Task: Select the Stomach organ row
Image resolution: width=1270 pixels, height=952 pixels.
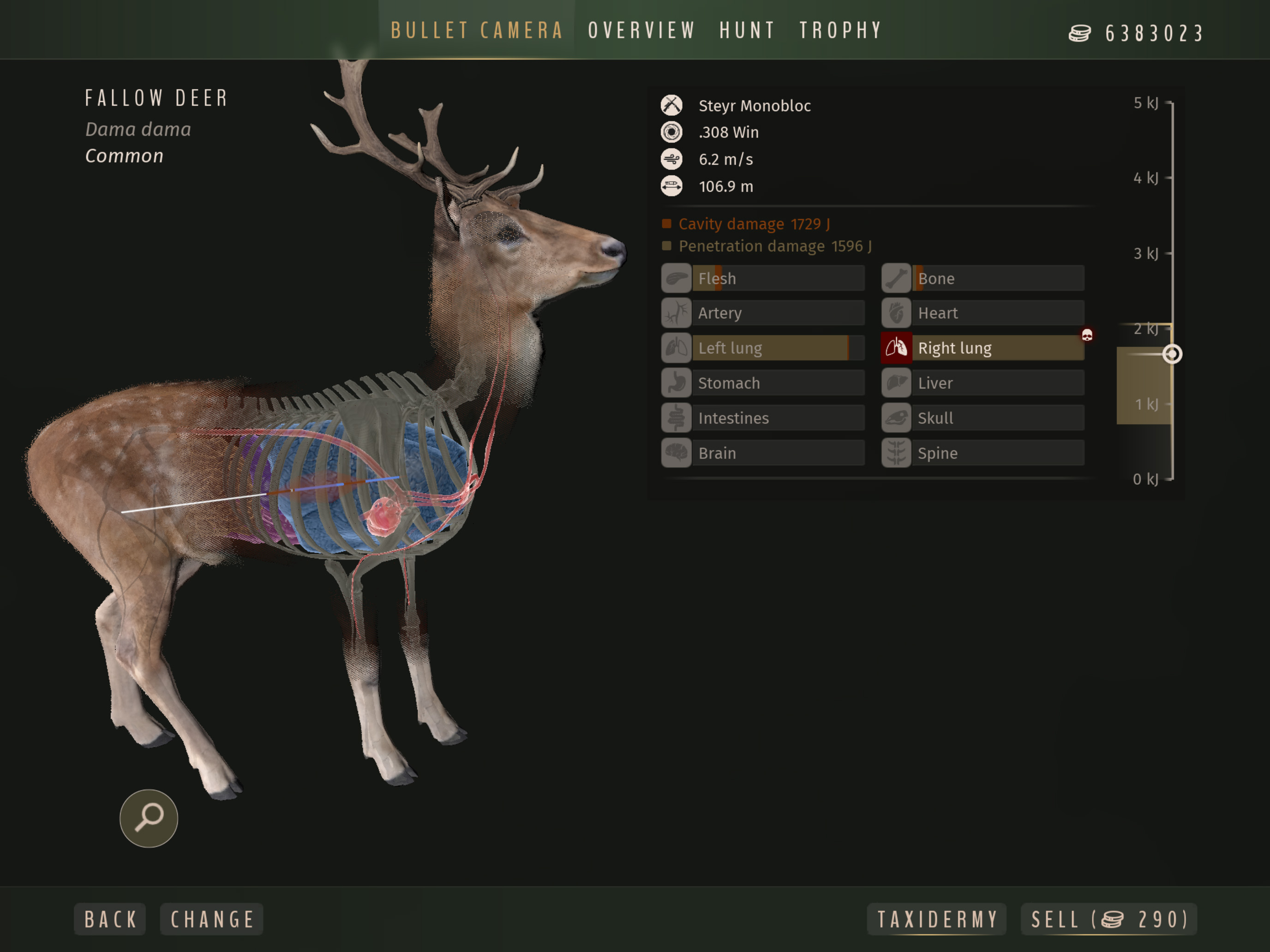Action: coord(763,383)
